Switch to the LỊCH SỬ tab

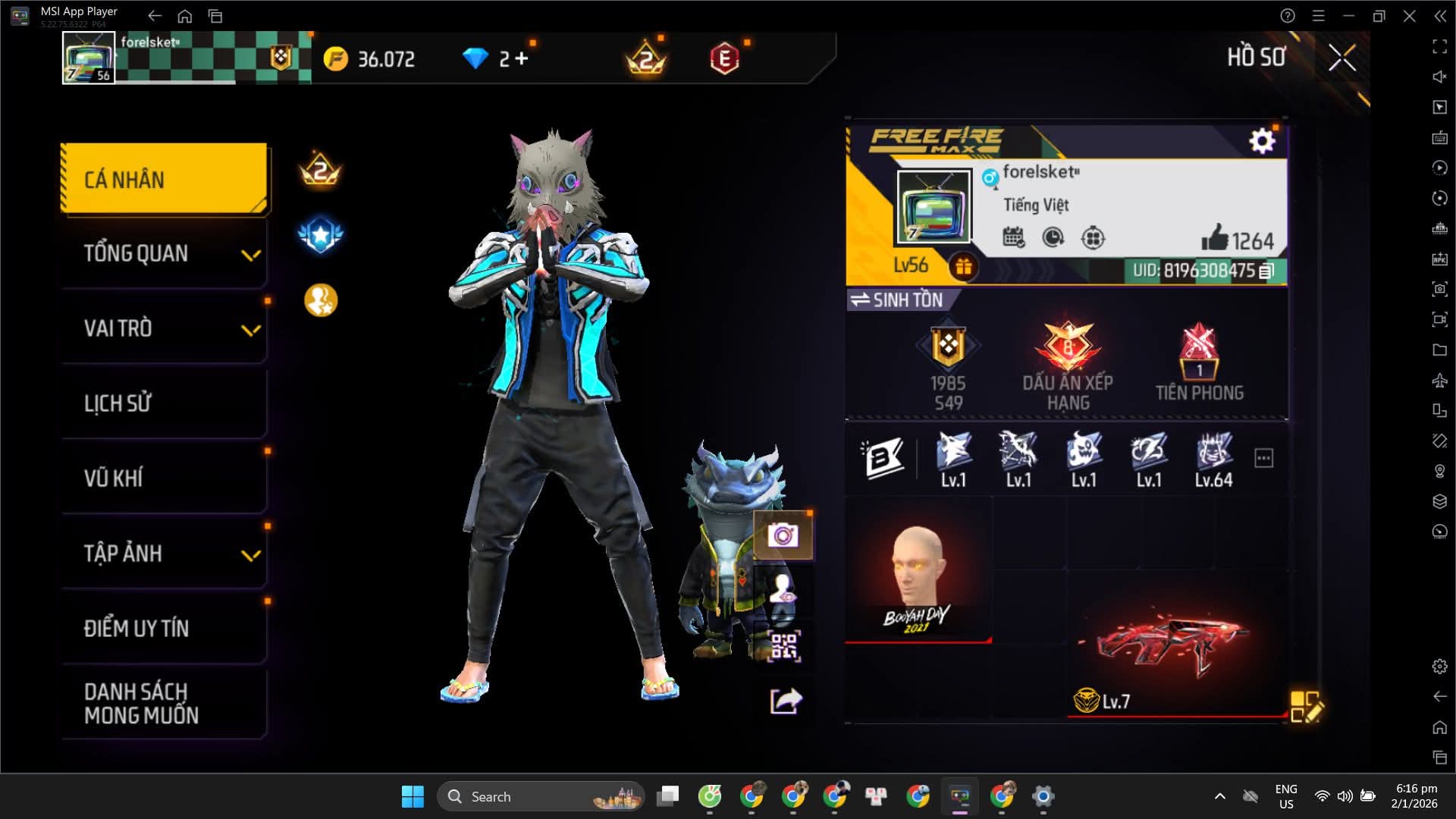pyautogui.click(x=164, y=403)
